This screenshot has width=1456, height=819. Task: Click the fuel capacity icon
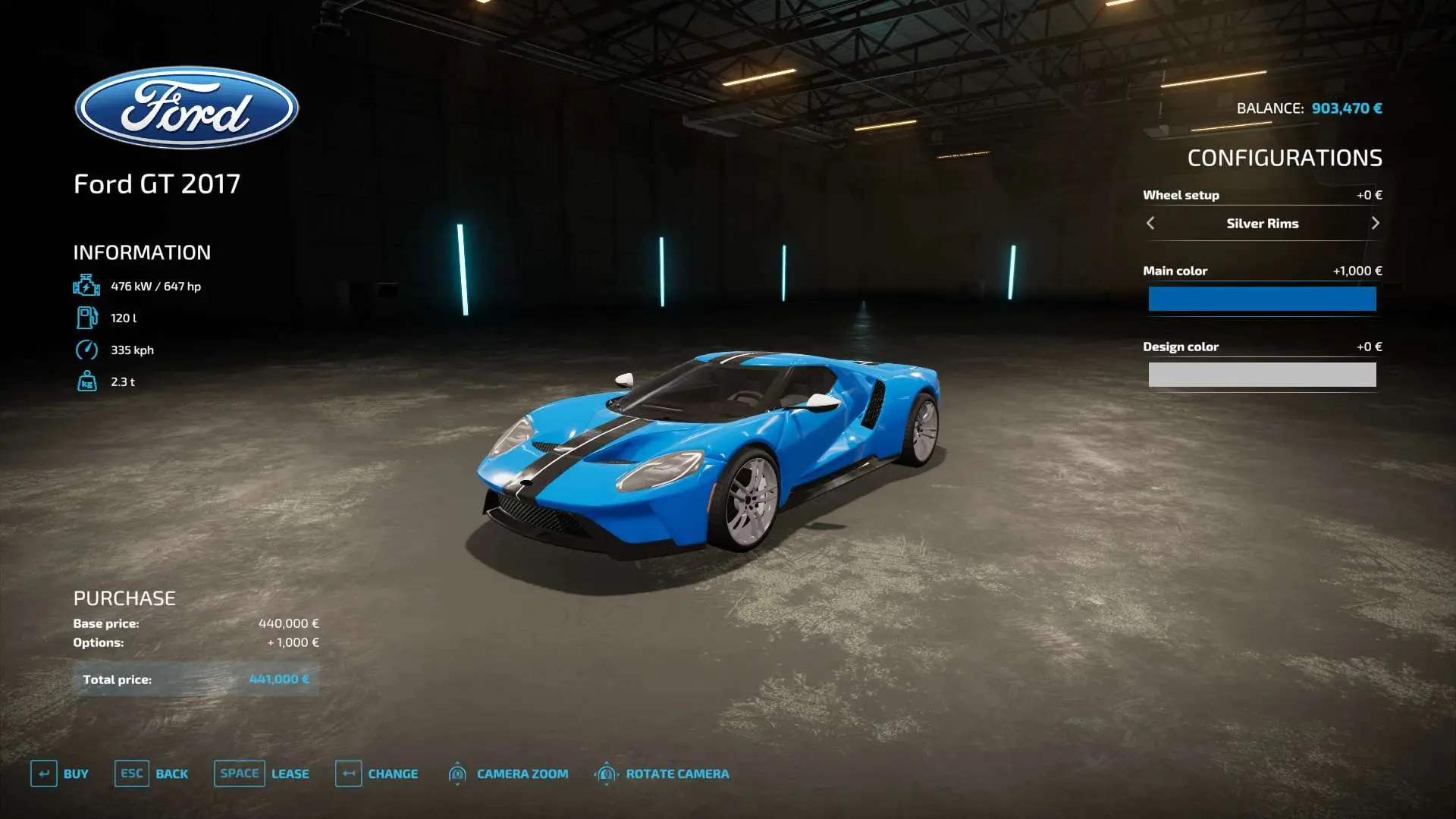point(87,318)
